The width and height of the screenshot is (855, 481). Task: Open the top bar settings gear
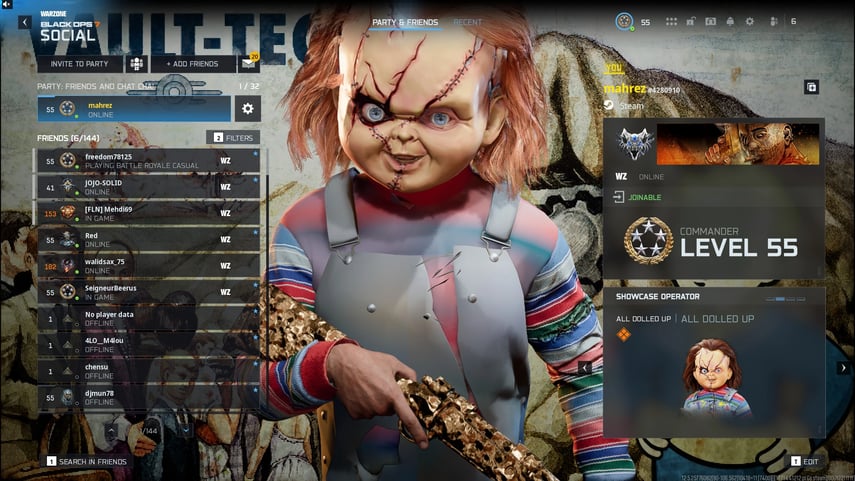(x=749, y=21)
